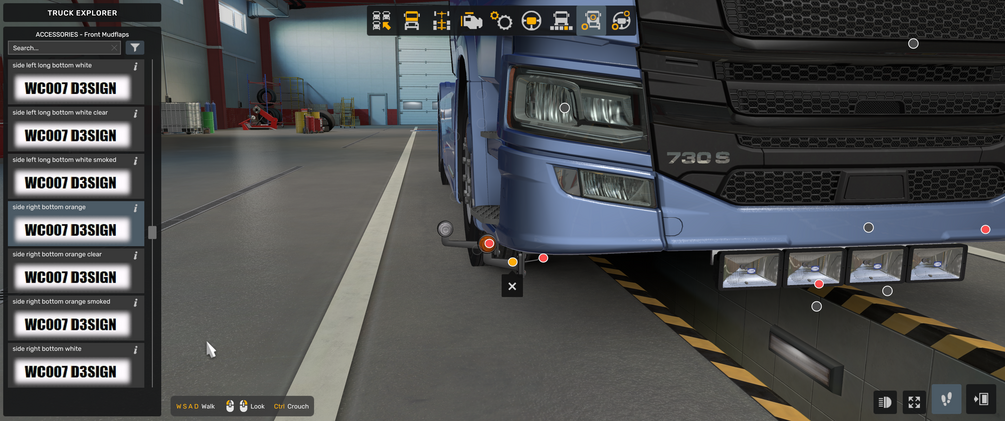Open the chassis category in the toolbar

tap(441, 21)
